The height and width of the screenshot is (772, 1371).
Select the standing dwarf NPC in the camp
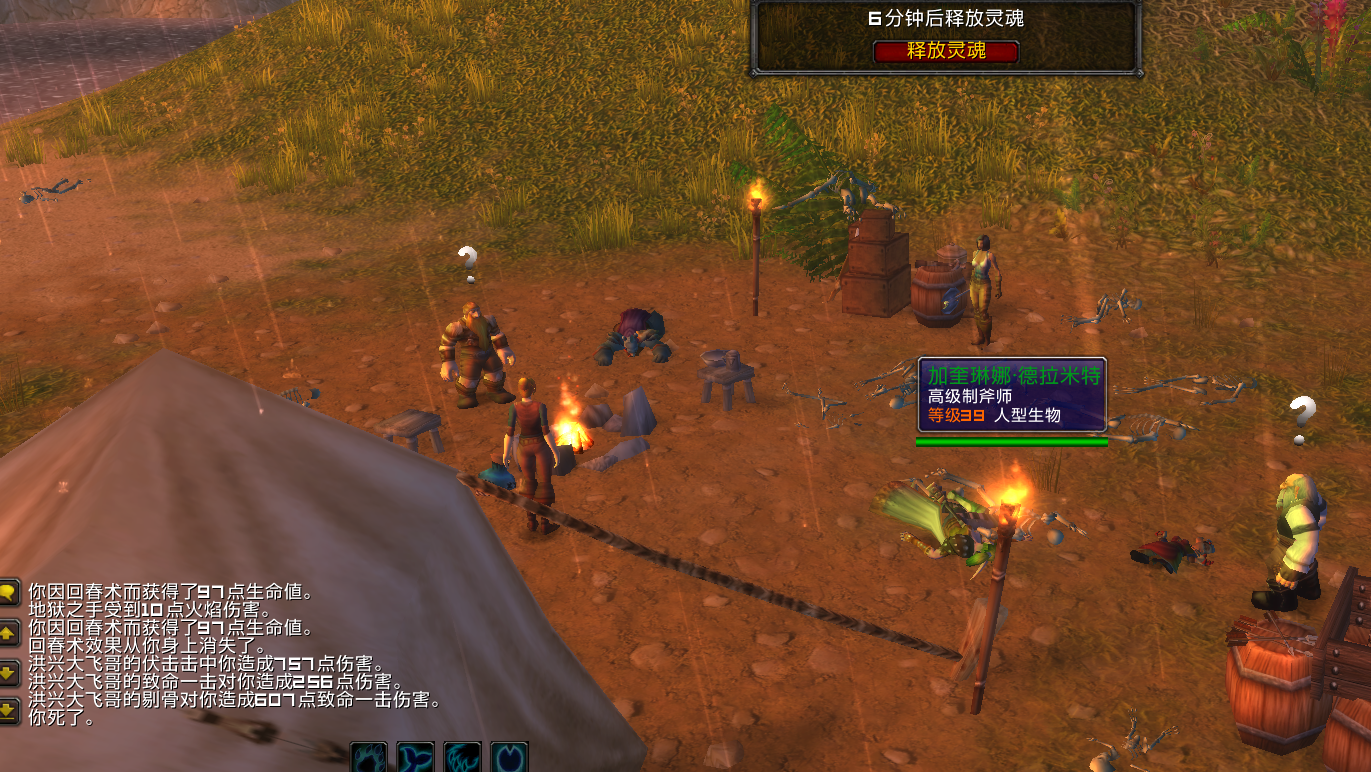click(x=471, y=340)
